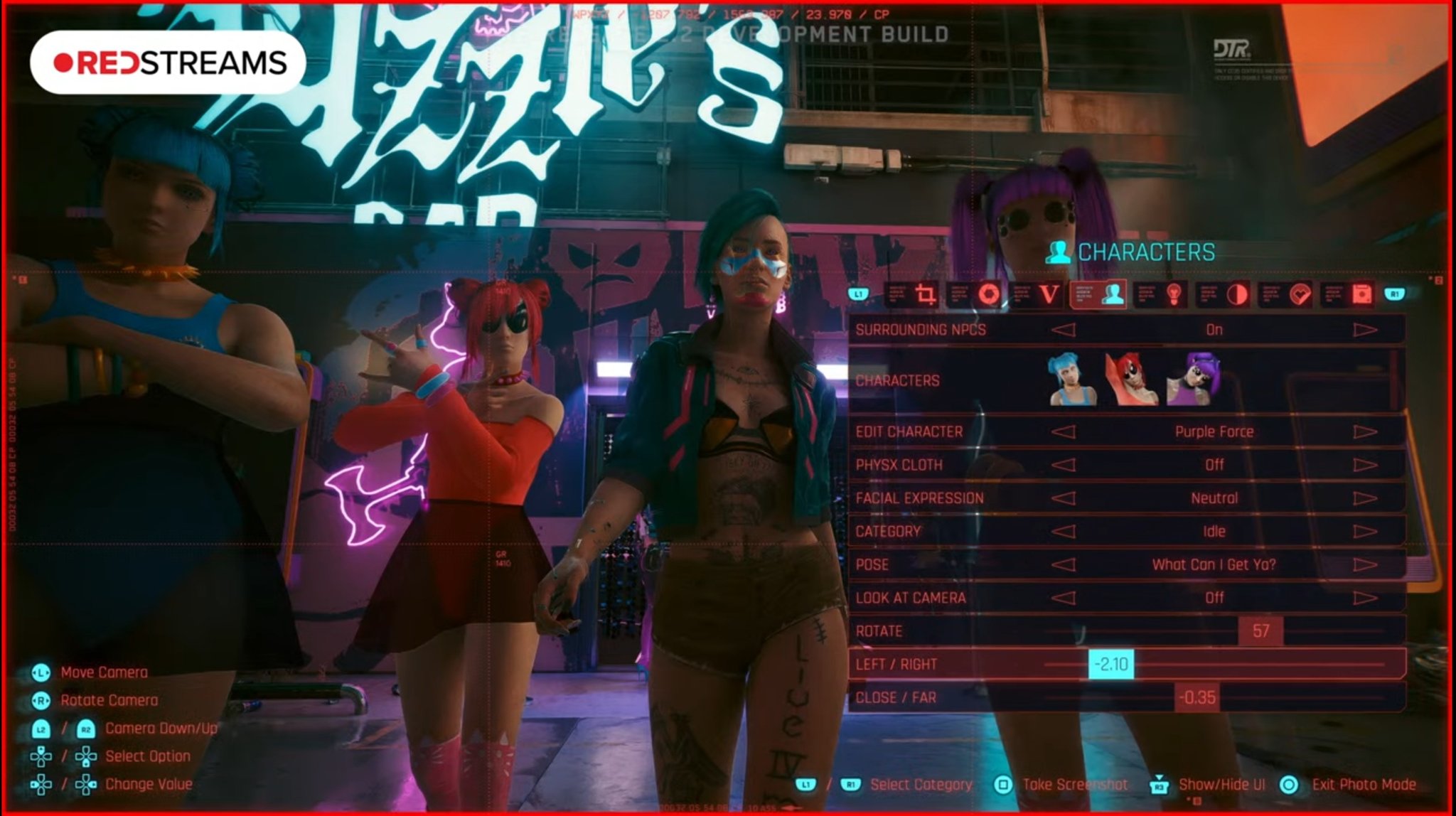
Task: Select the V pose tab
Action: click(1049, 294)
